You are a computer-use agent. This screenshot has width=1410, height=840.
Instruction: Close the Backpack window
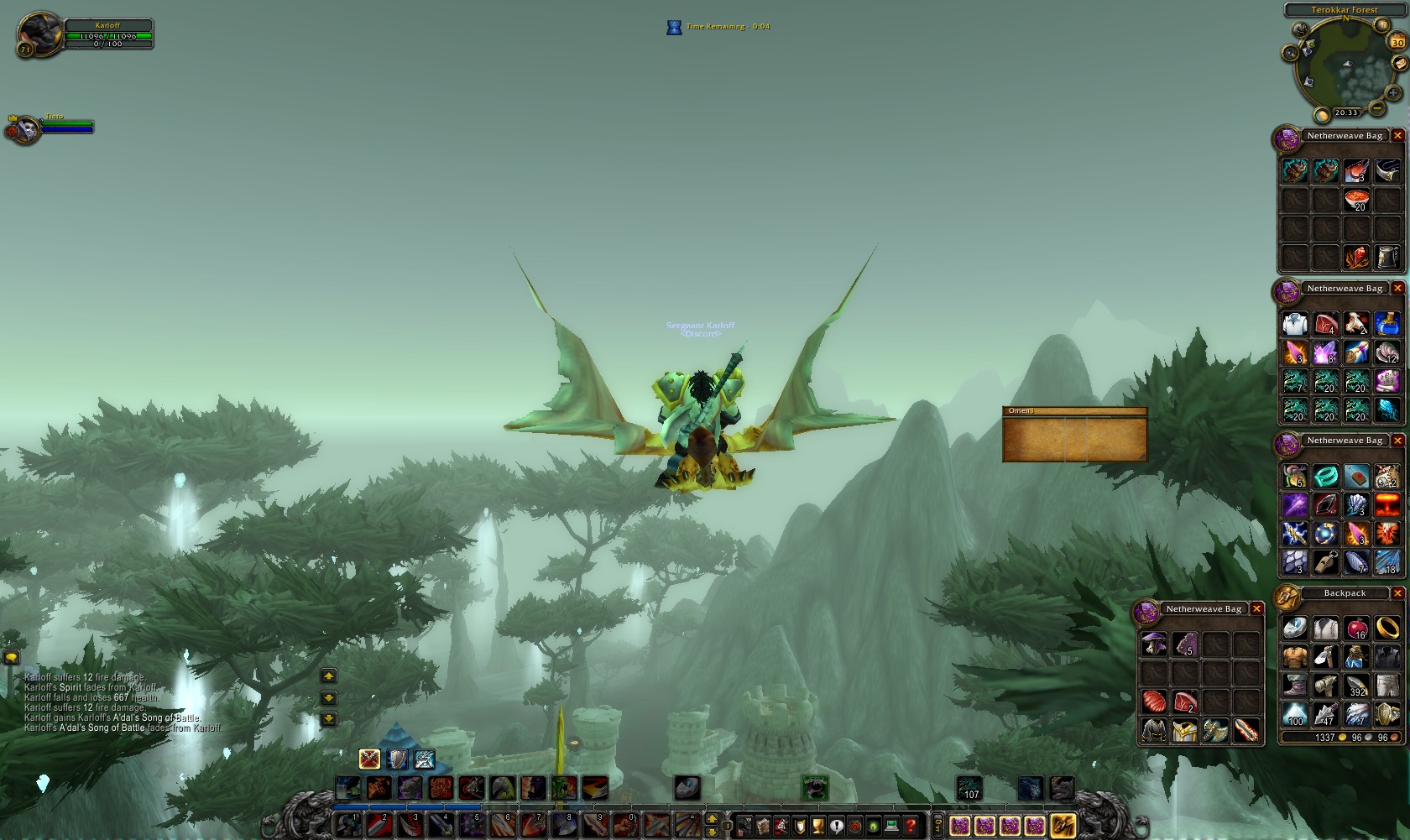[1397, 593]
